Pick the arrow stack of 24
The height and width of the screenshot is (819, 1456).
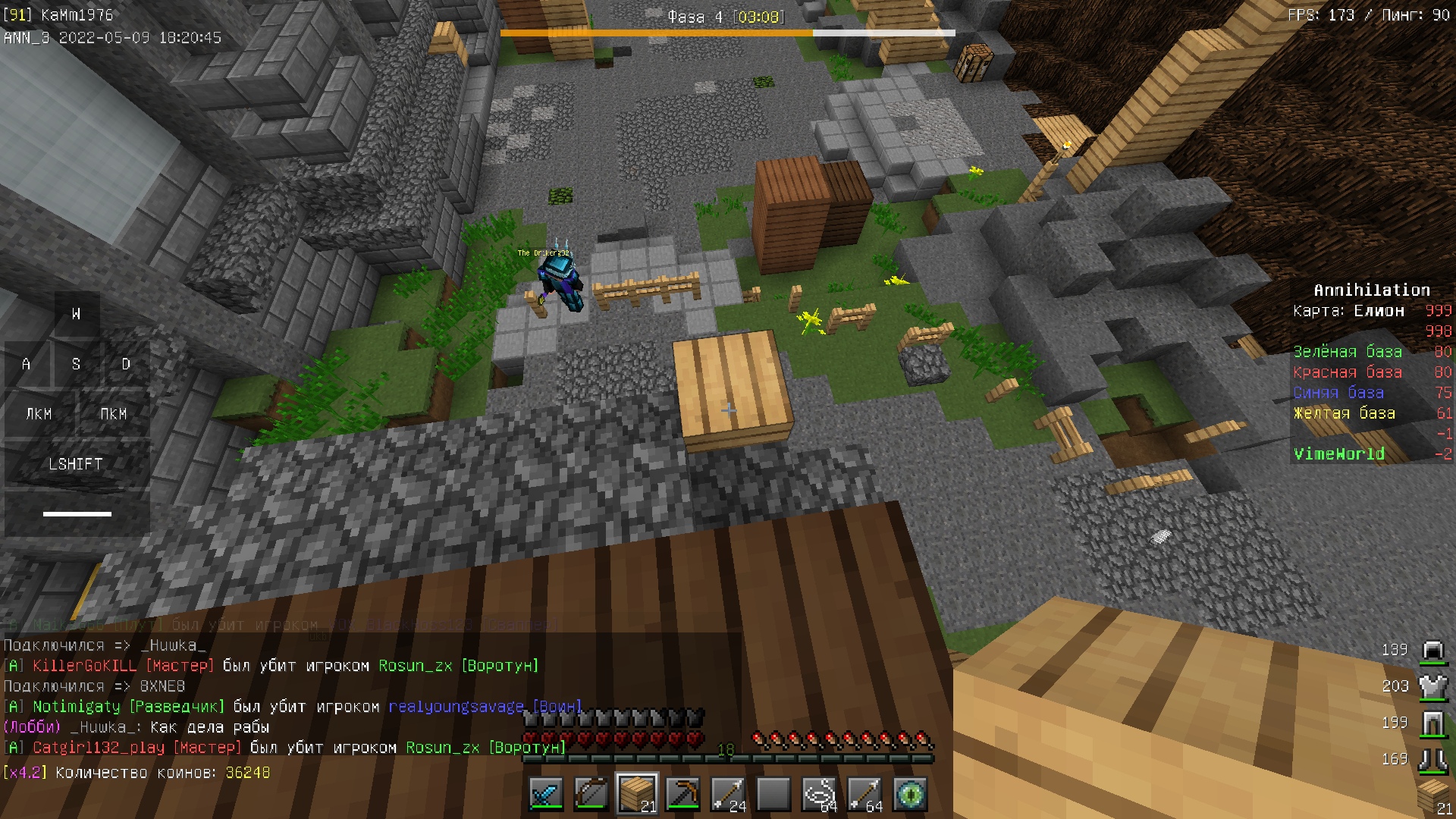[x=728, y=795]
